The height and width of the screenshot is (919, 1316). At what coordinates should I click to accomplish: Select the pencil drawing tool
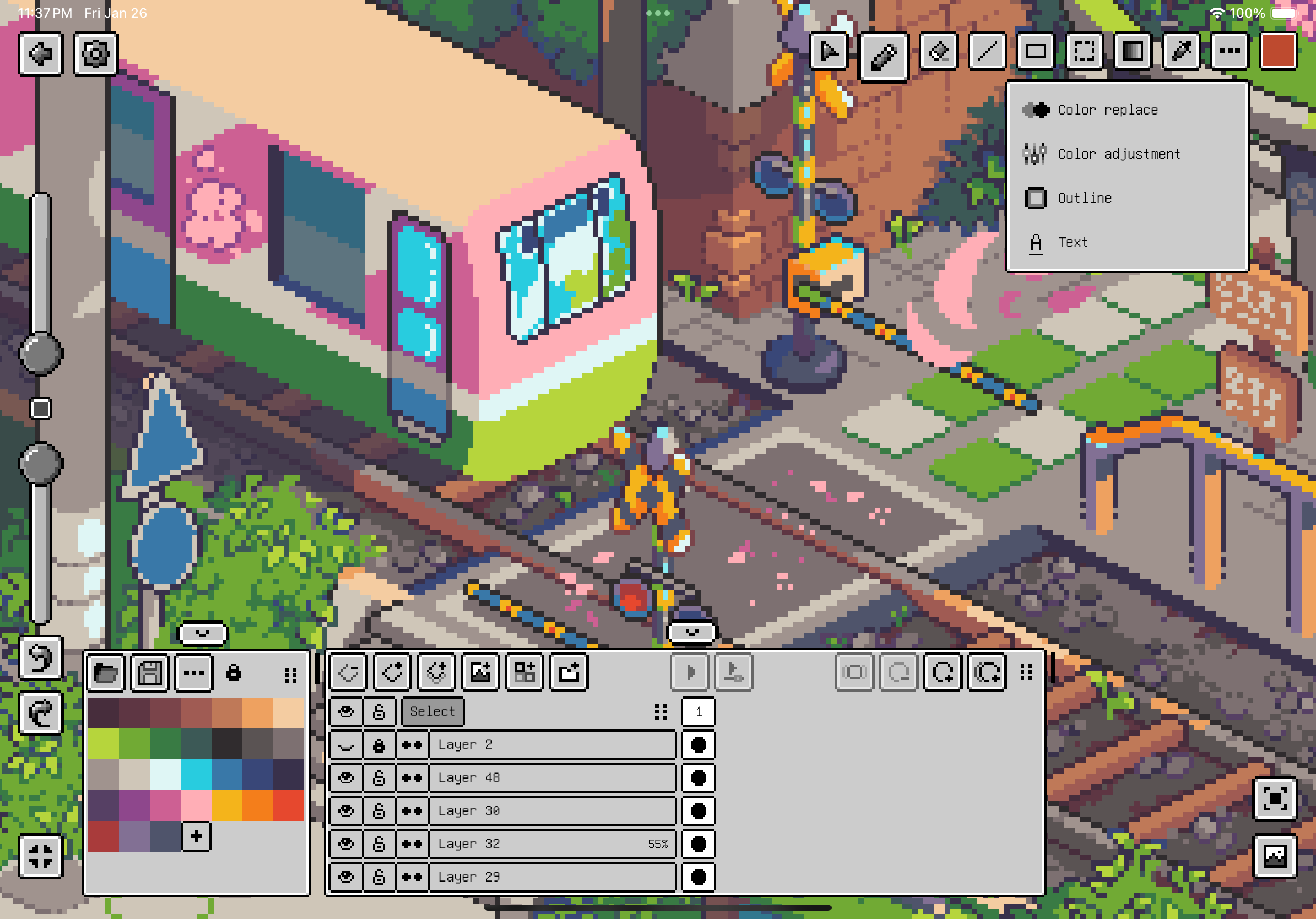(x=883, y=56)
